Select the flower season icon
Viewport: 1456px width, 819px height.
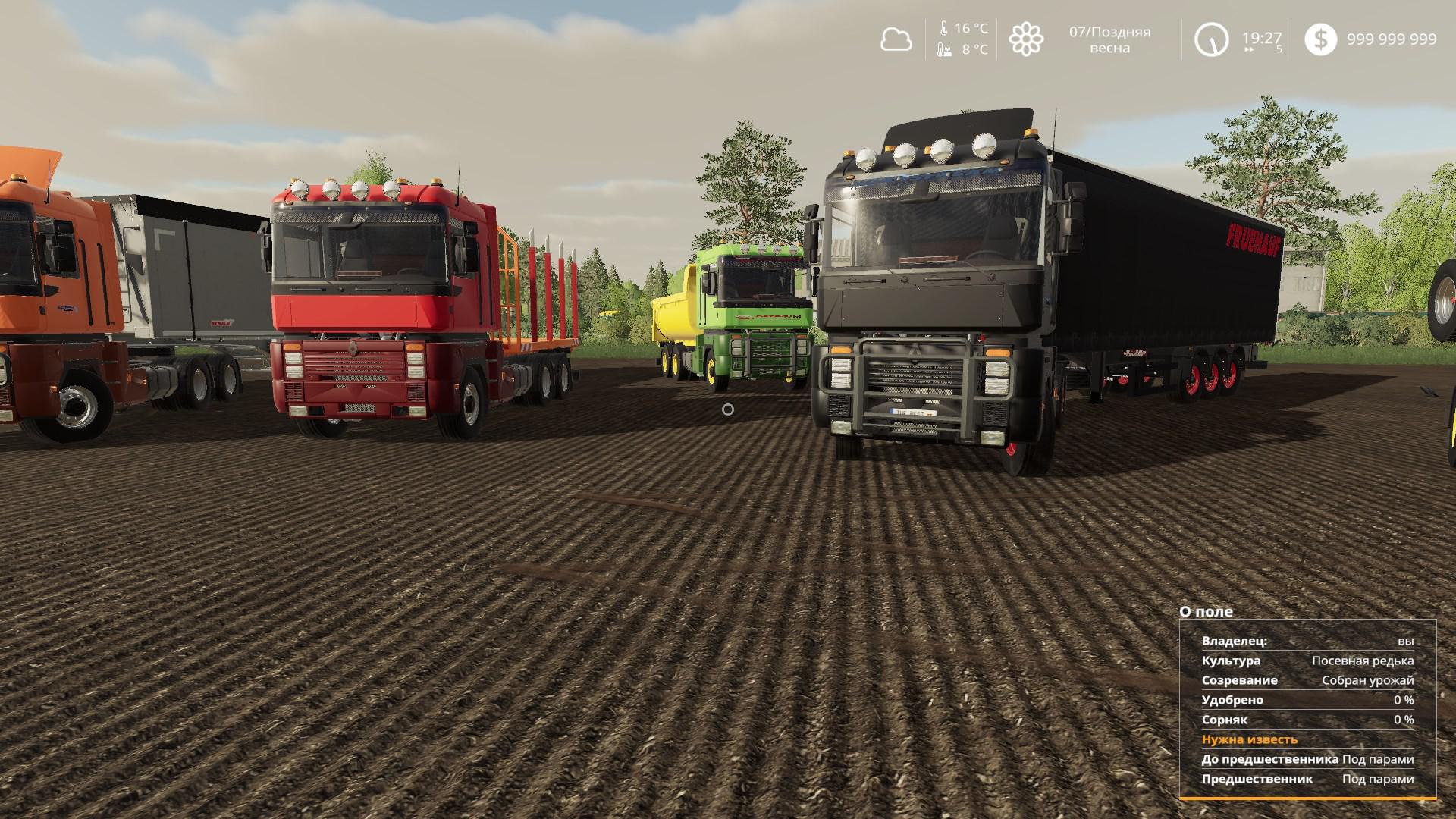pyautogui.click(x=1026, y=39)
